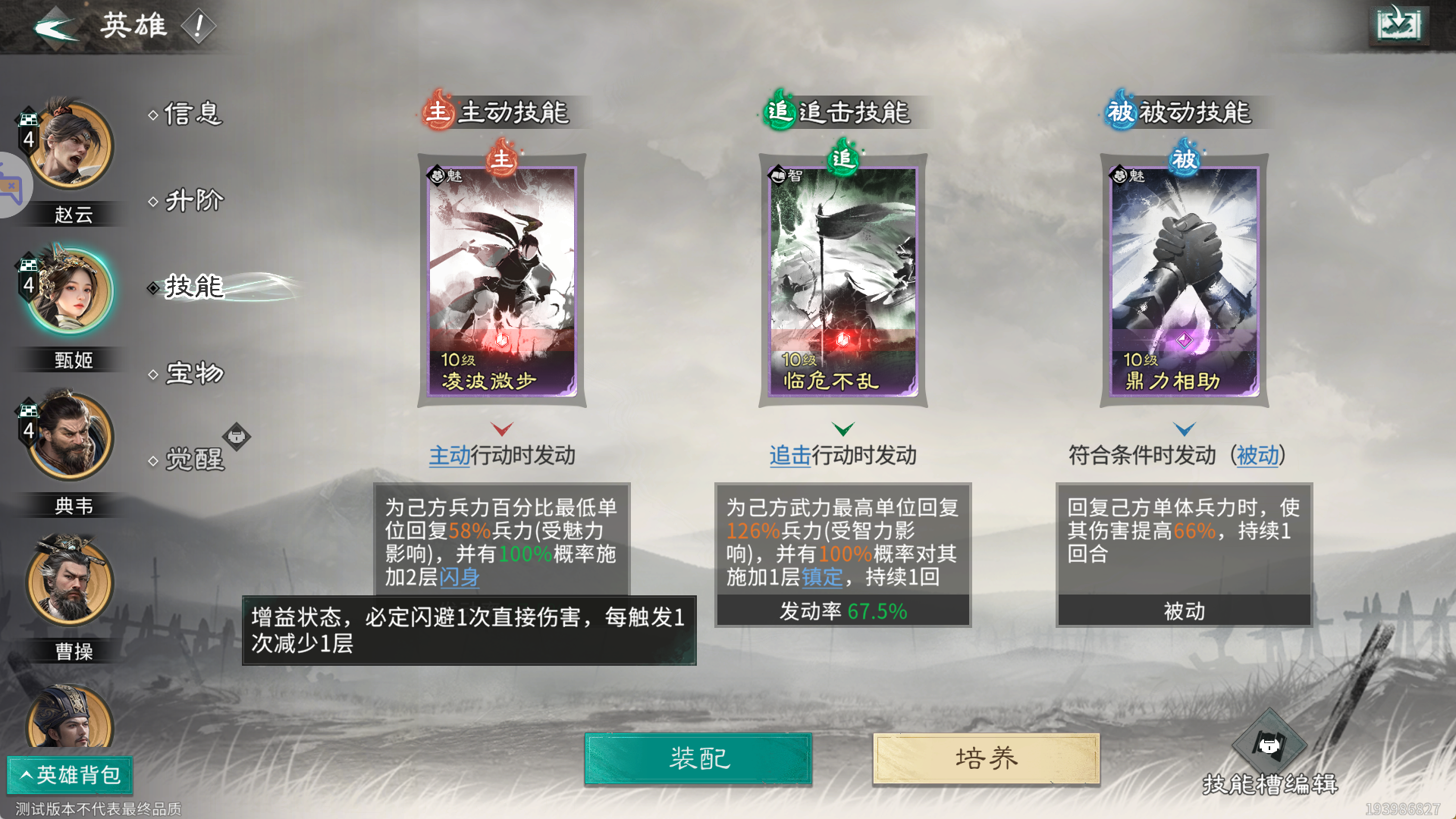Click the chevron beneath 鼎力相助 card
Screen dimensions: 1456x819
1184,429
